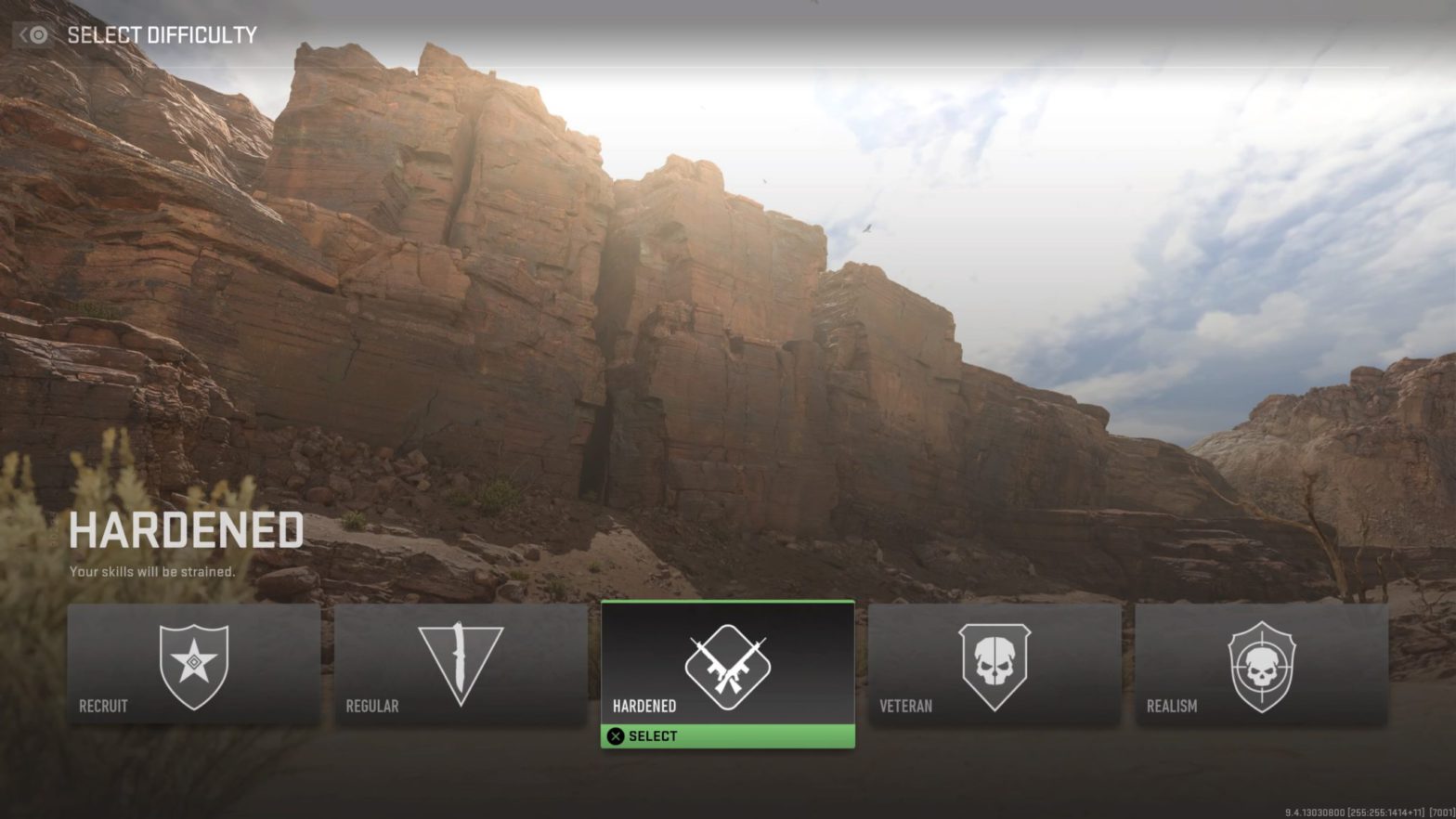This screenshot has height=819, width=1456.
Task: Click the green highlight border of Hardened
Action: [727, 602]
